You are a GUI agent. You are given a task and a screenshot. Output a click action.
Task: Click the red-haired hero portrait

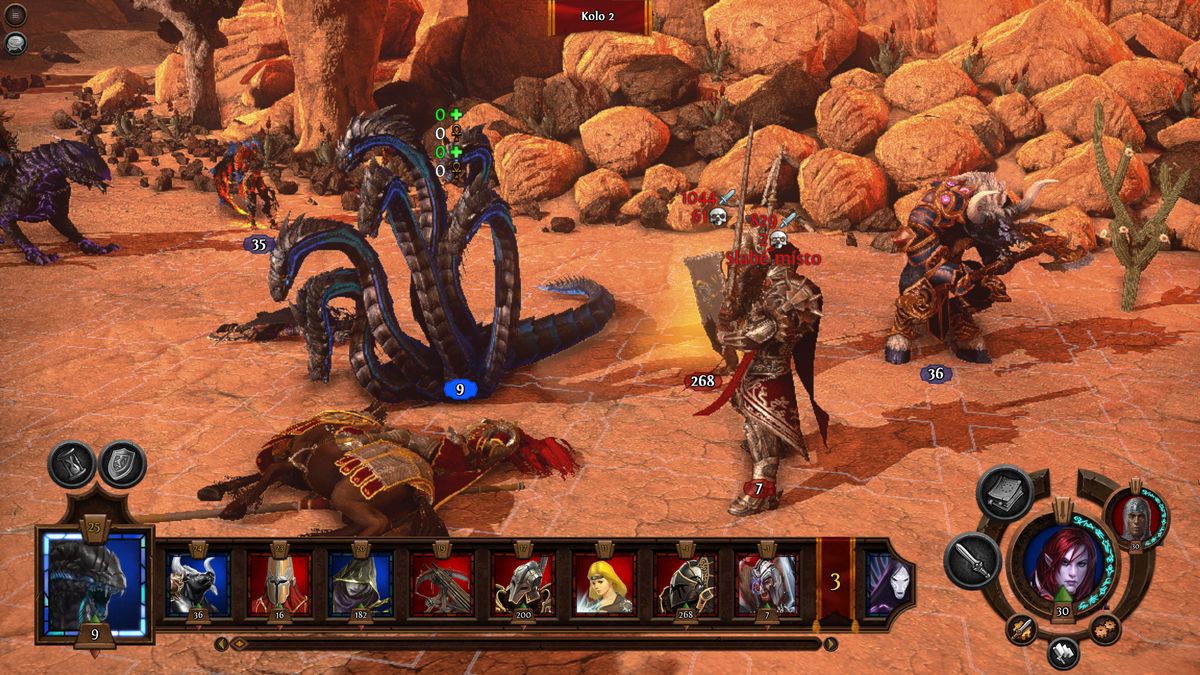tap(1061, 560)
